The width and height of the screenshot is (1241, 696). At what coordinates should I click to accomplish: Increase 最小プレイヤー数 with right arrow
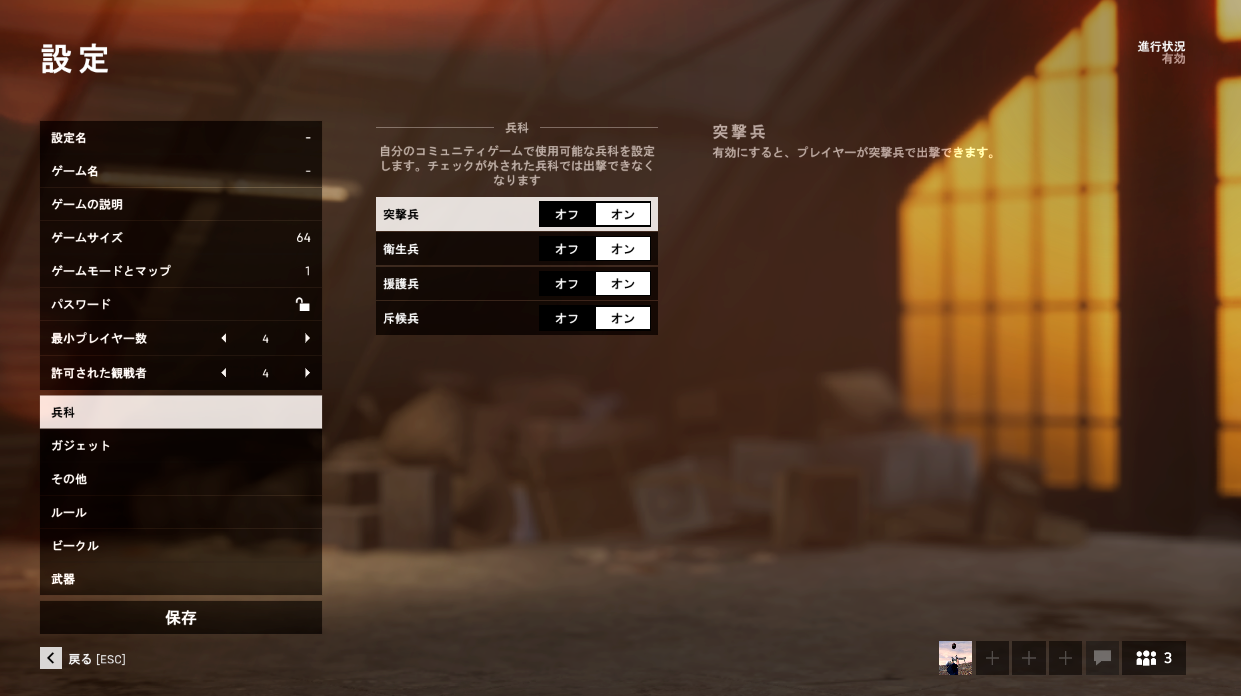[307, 339]
